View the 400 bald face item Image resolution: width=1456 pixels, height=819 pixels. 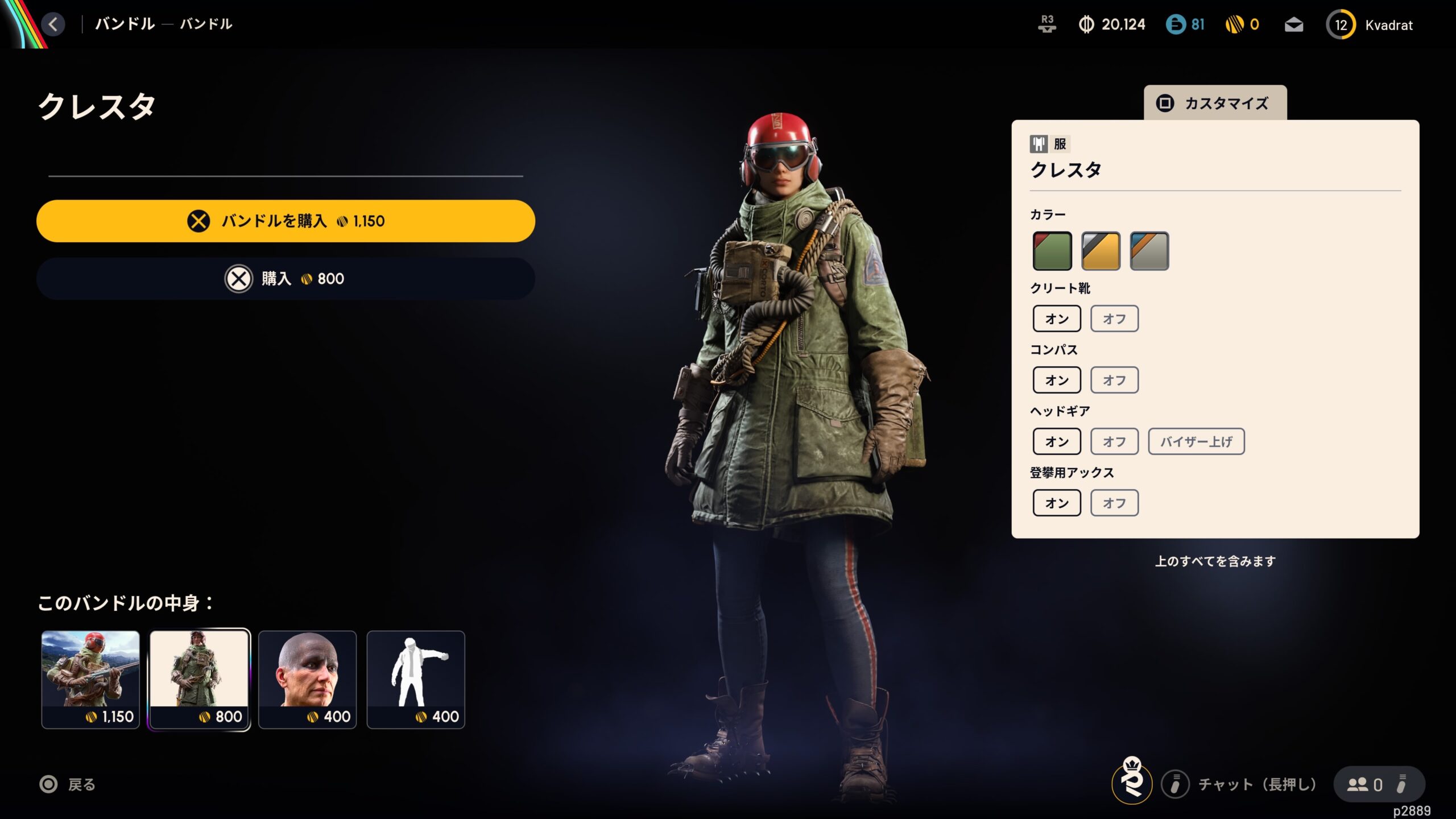pos(308,679)
